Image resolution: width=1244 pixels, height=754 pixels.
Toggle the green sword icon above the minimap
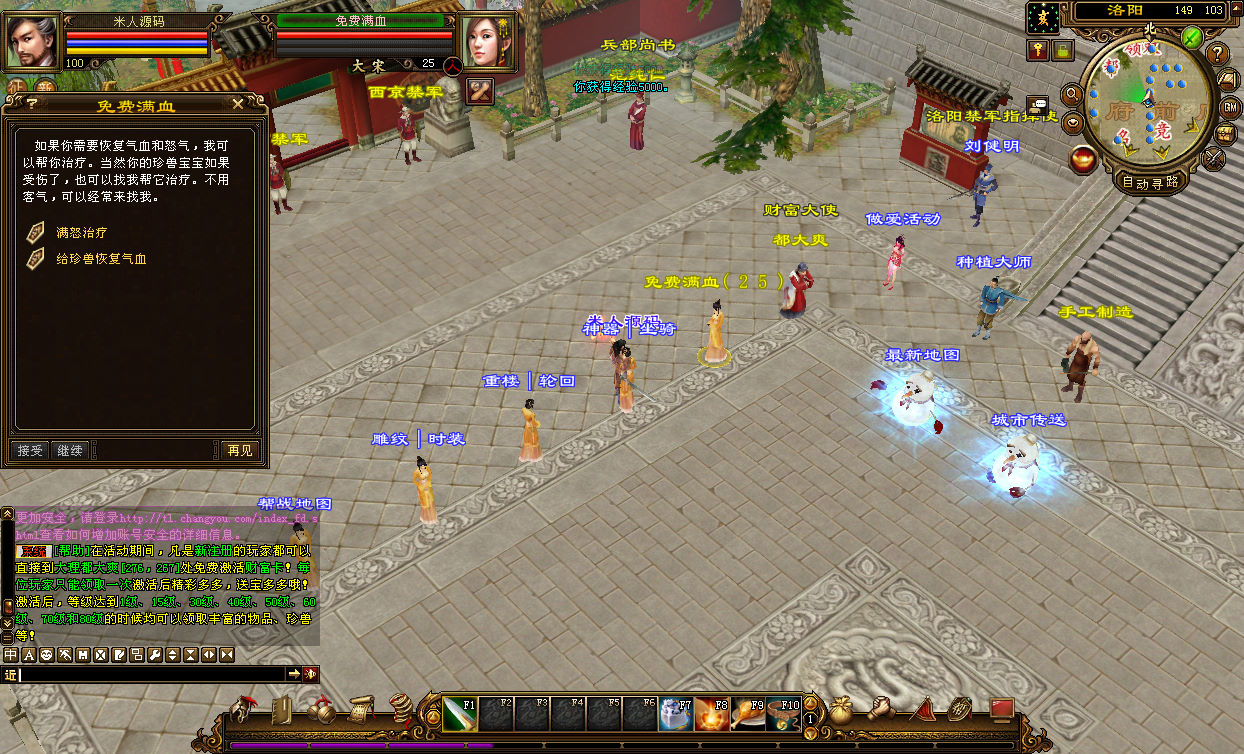tap(1191, 37)
